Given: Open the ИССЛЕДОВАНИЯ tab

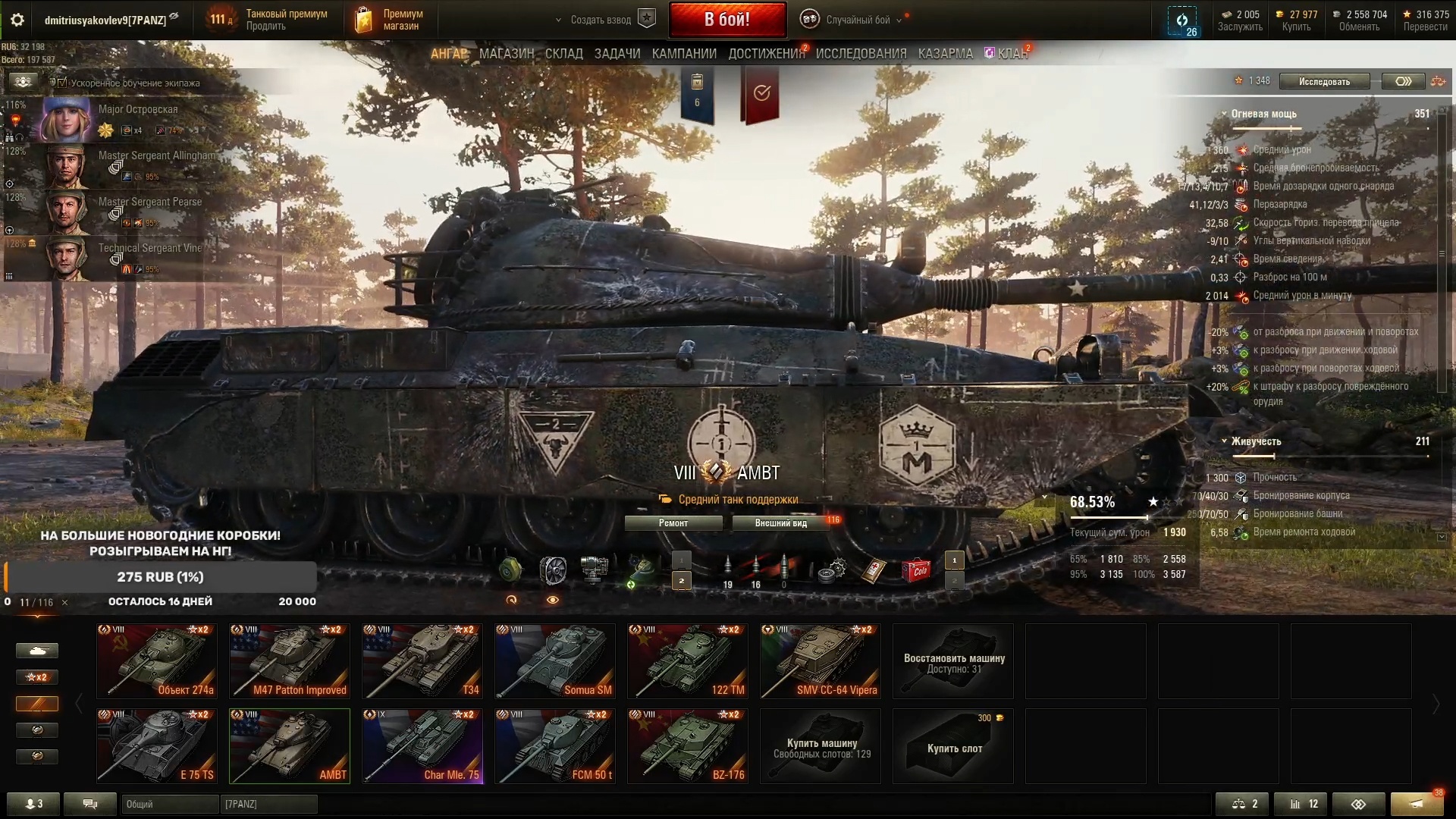Looking at the screenshot, I should point(861,54).
